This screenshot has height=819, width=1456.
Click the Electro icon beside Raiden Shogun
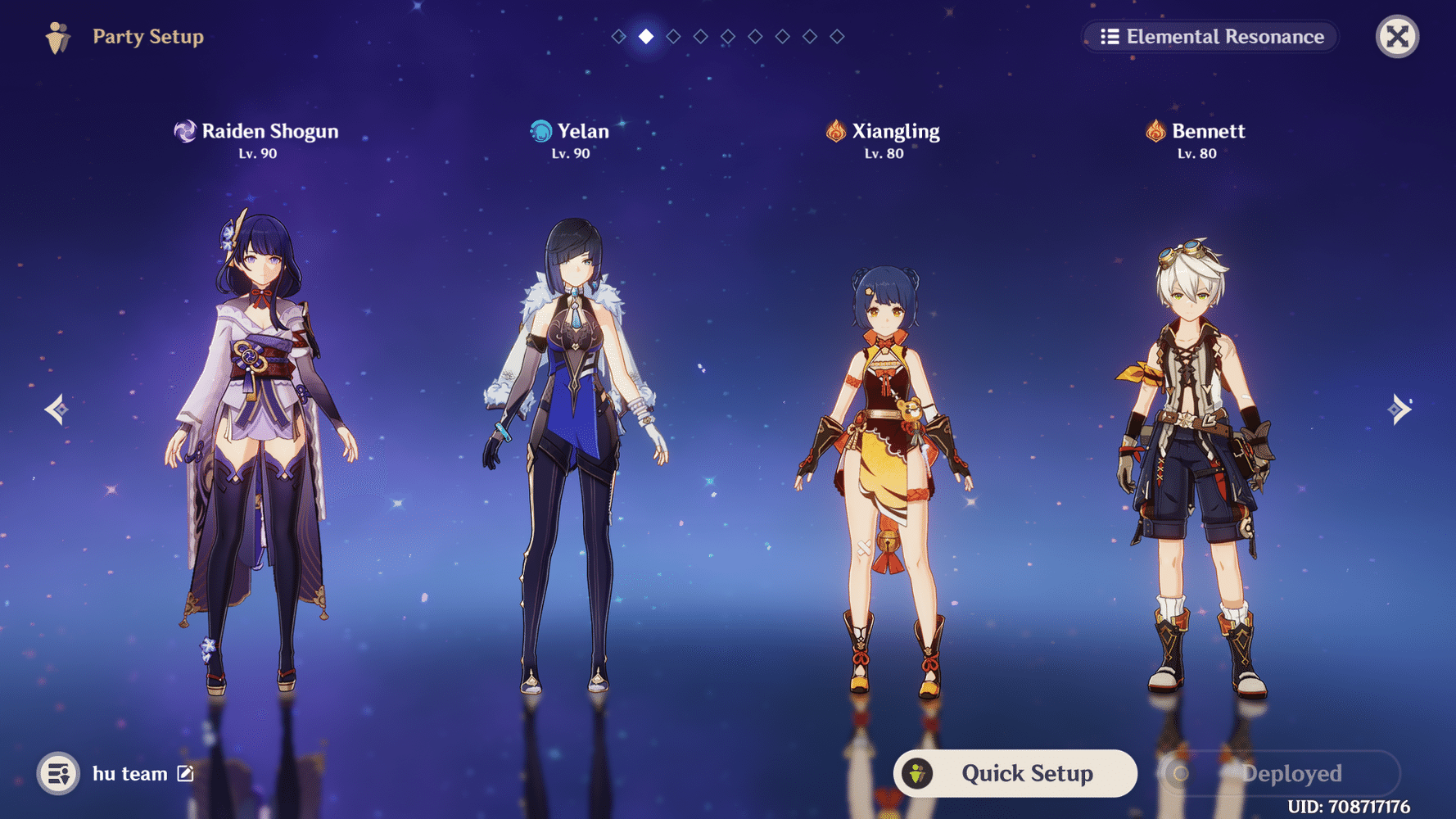point(185,131)
